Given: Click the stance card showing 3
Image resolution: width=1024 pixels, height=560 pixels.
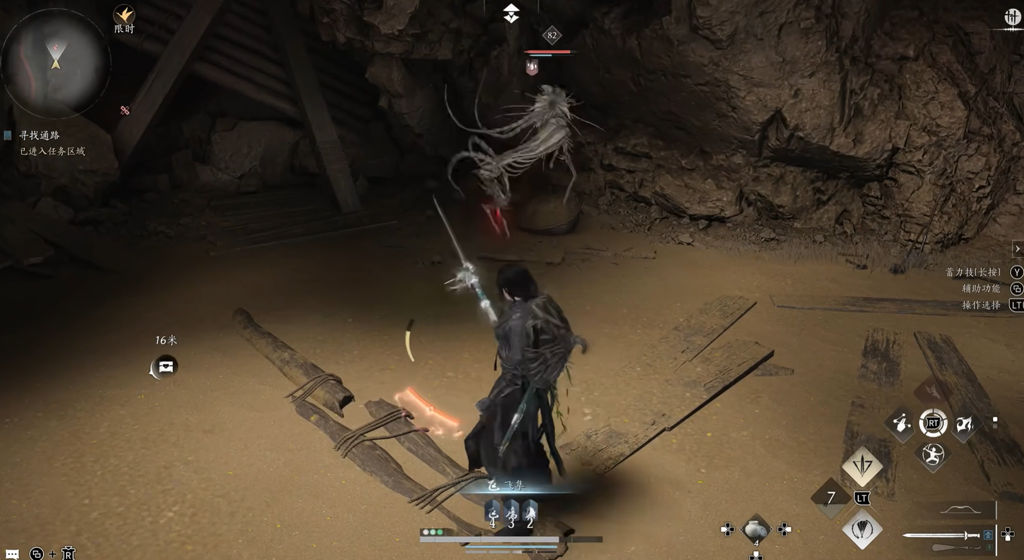Looking at the screenshot, I should [511, 514].
